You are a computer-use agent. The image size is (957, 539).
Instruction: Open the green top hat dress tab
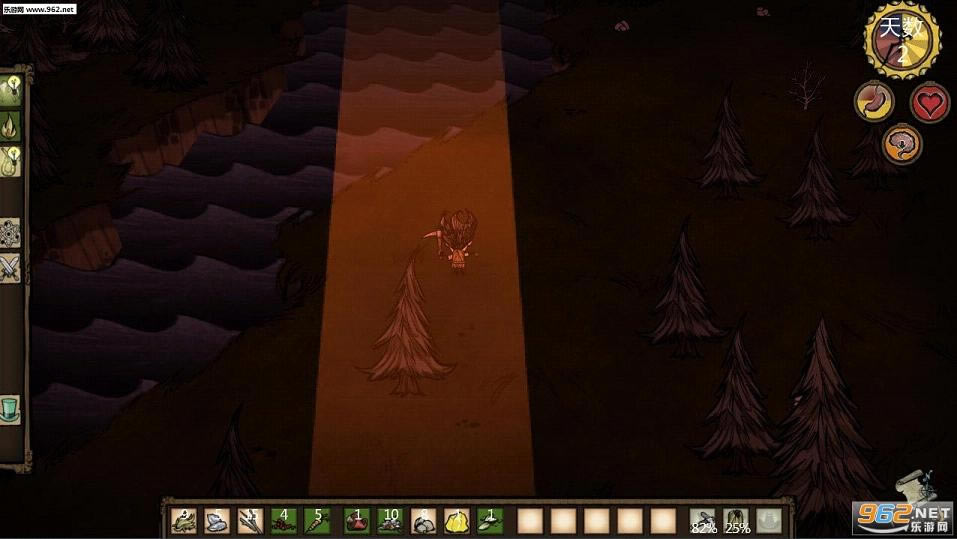click(11, 409)
